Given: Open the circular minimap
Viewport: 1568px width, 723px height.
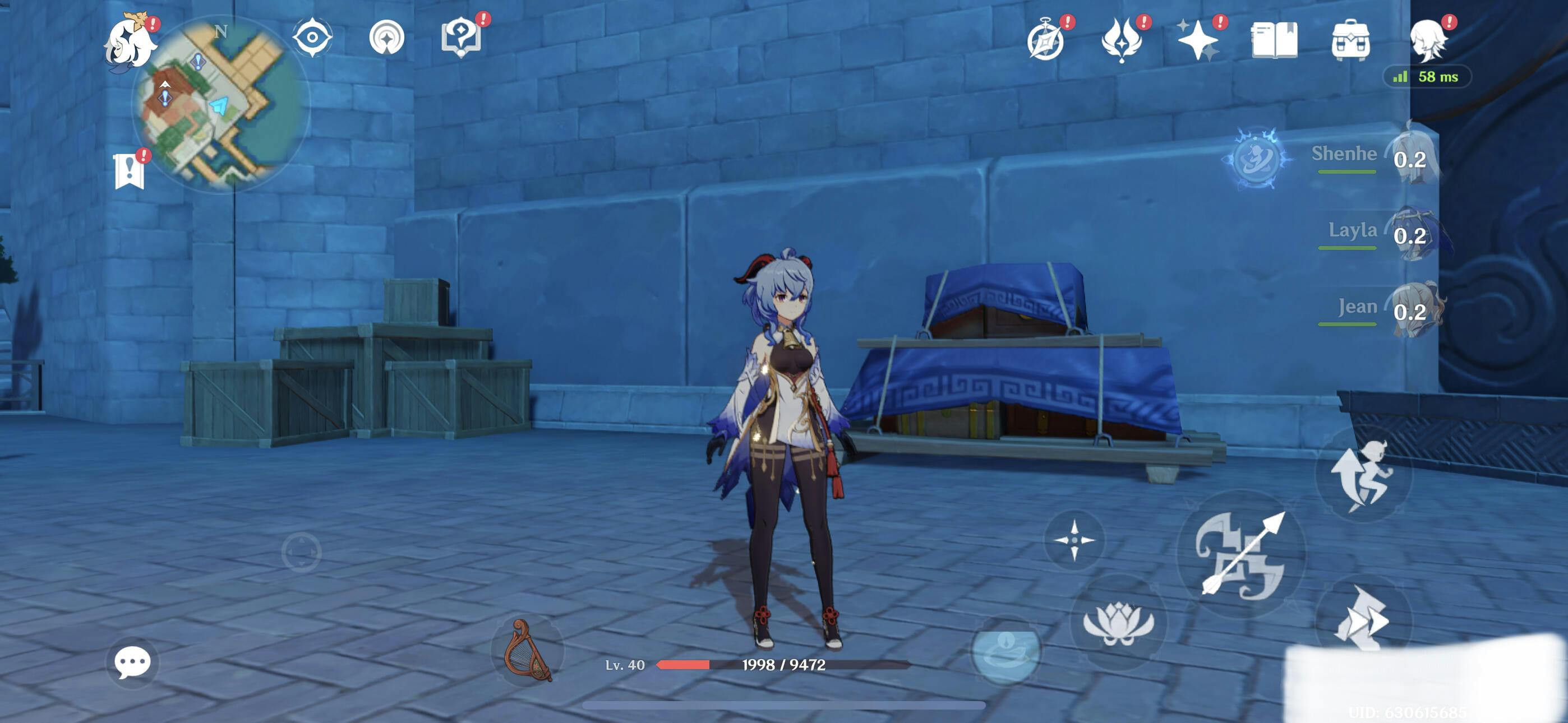Looking at the screenshot, I should (x=220, y=104).
